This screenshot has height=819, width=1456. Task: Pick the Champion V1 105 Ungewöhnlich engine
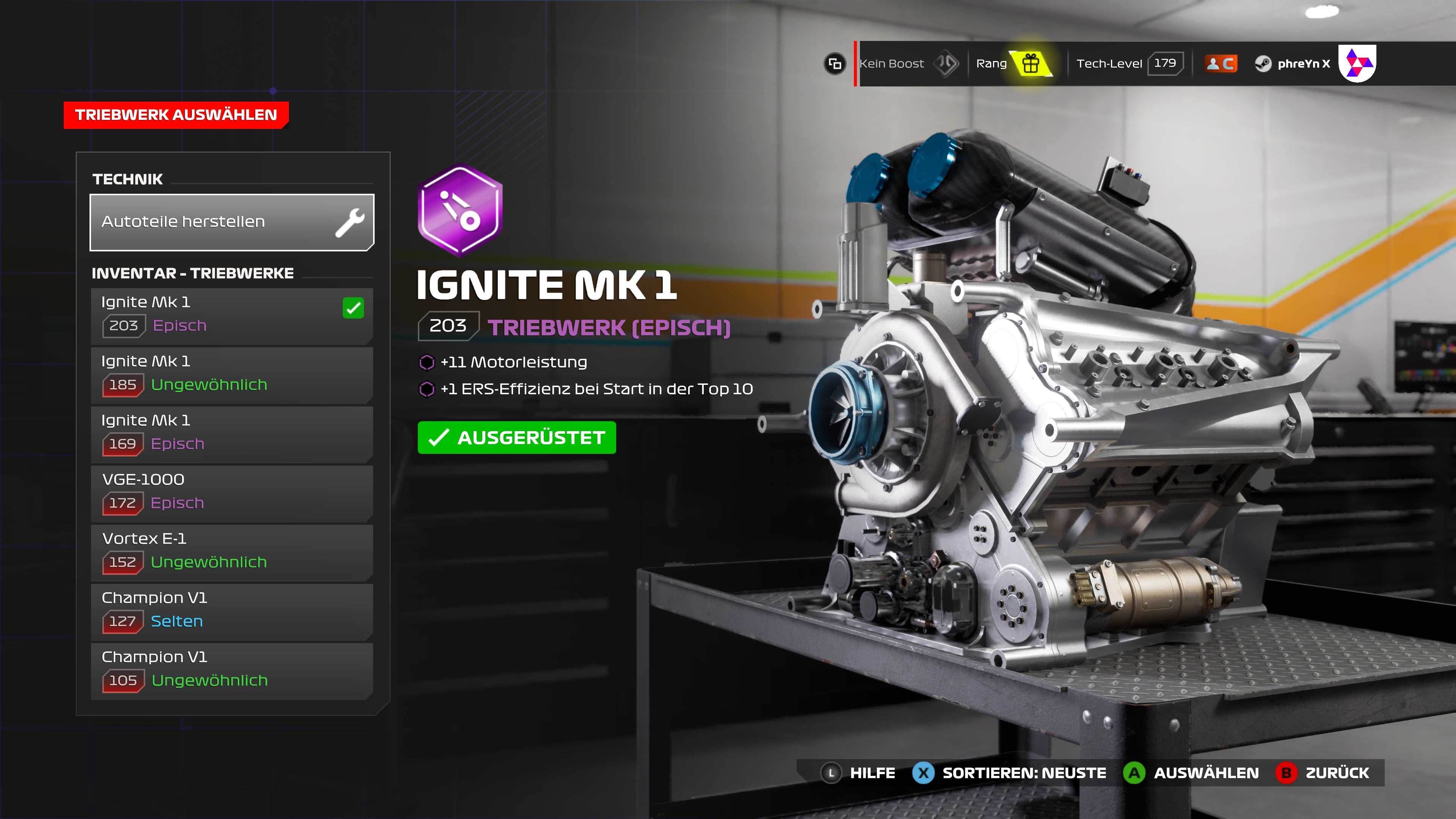click(x=232, y=671)
